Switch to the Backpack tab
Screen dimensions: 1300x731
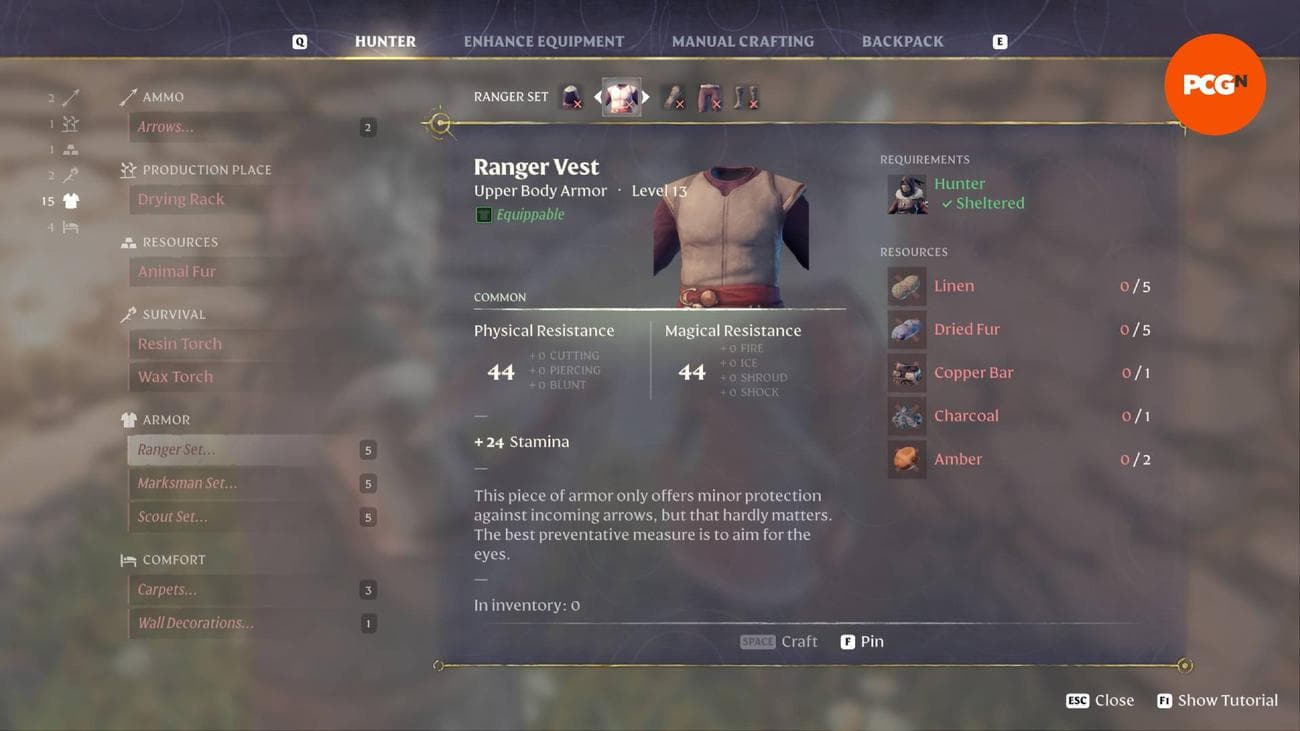point(902,41)
